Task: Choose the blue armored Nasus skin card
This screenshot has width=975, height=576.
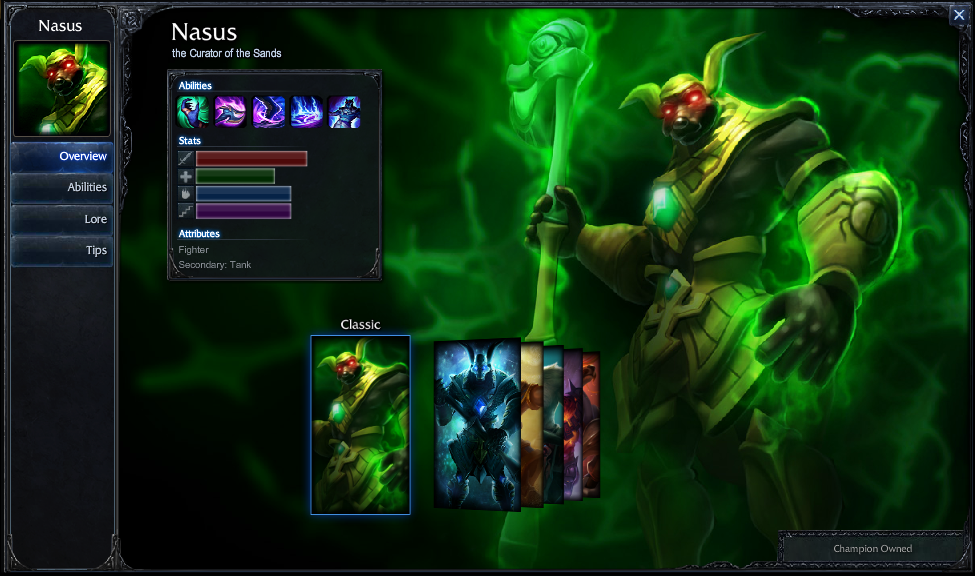Action: 477,424
